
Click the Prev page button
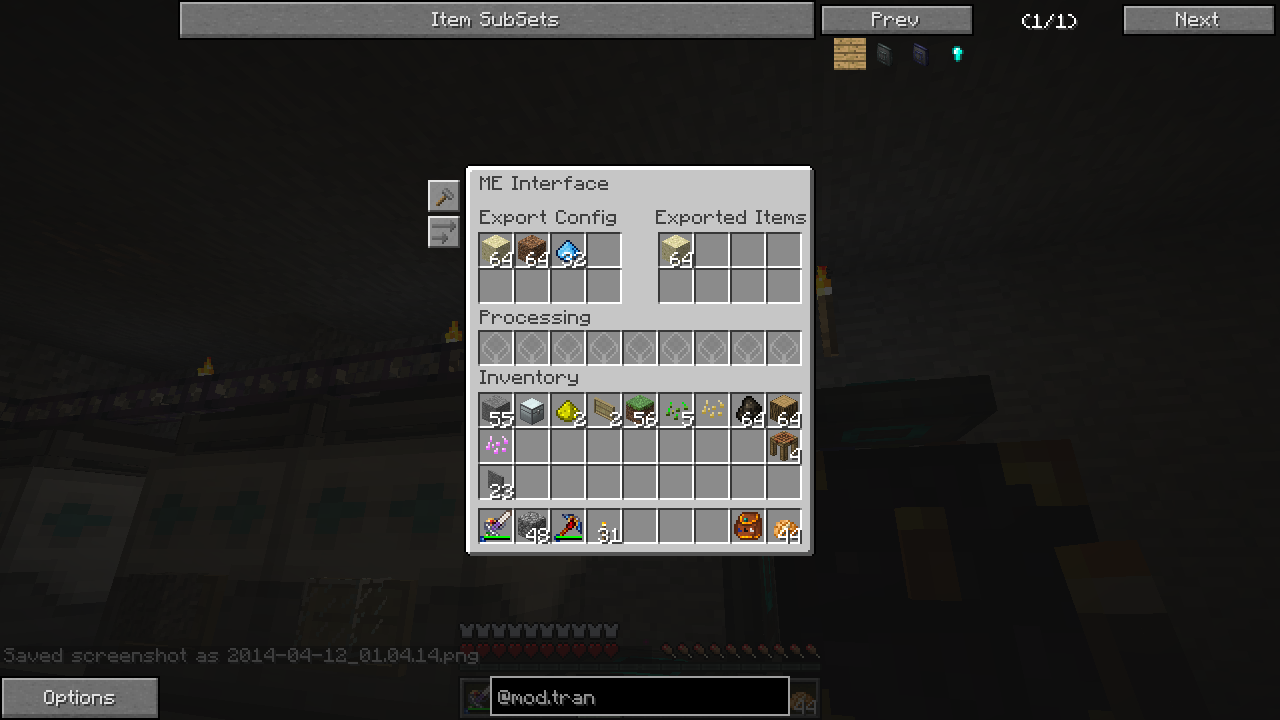(x=896, y=20)
